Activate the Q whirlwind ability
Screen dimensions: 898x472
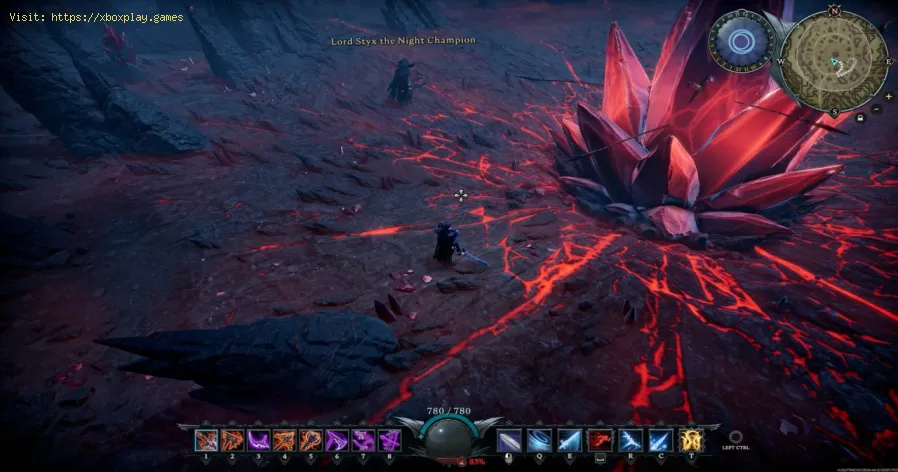541,439
